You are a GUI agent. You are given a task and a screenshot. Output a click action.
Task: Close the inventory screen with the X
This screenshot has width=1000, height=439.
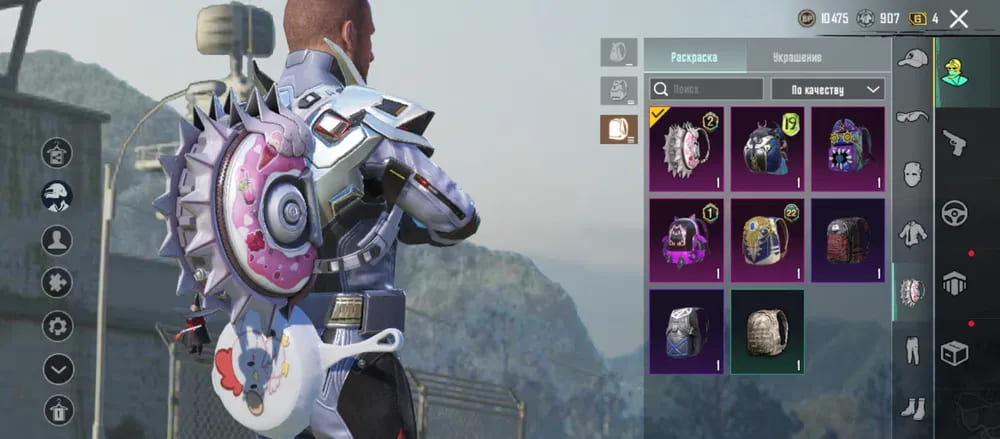[x=959, y=18]
